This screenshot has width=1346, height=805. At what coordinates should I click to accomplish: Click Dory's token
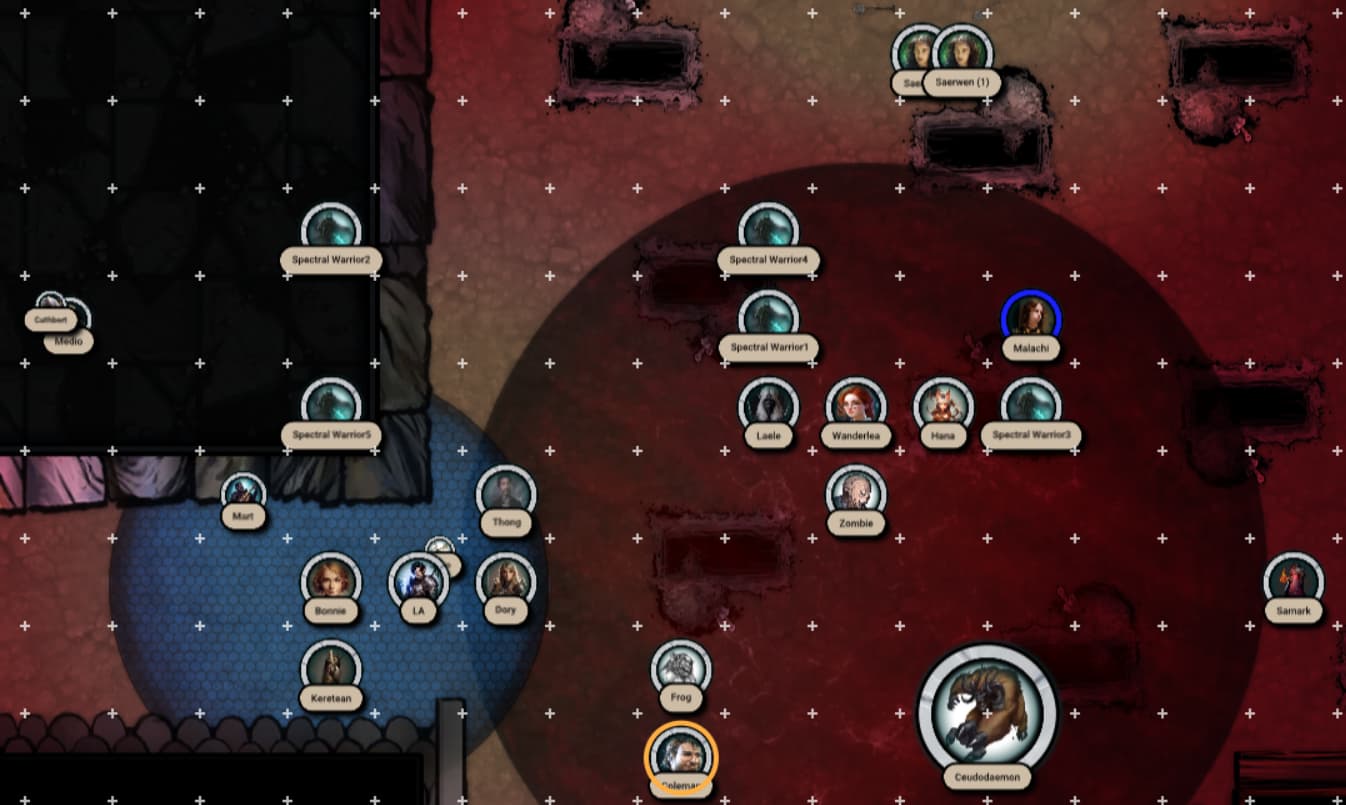tap(505, 580)
